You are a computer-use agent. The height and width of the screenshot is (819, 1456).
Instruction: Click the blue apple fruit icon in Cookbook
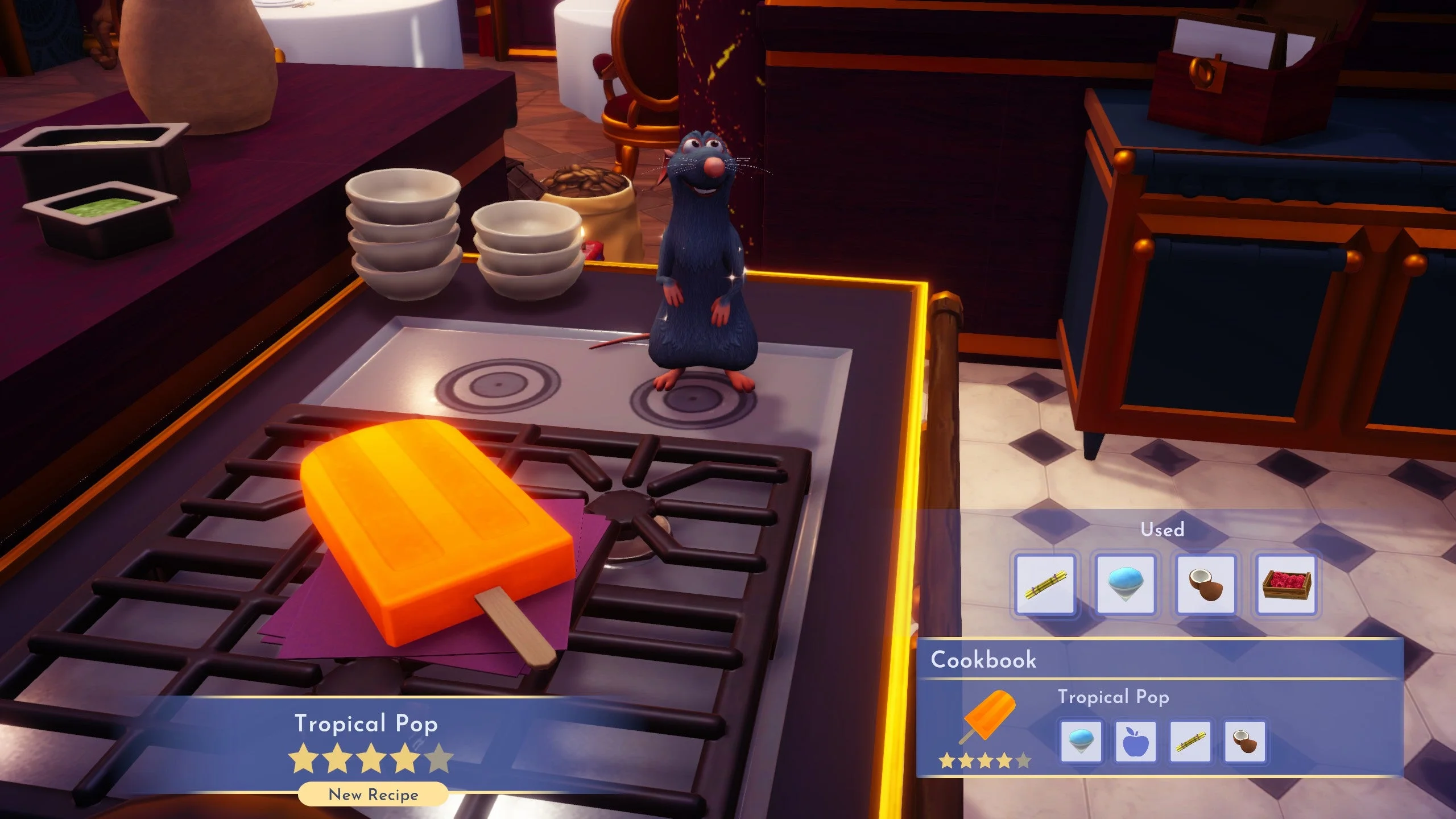[1136, 742]
